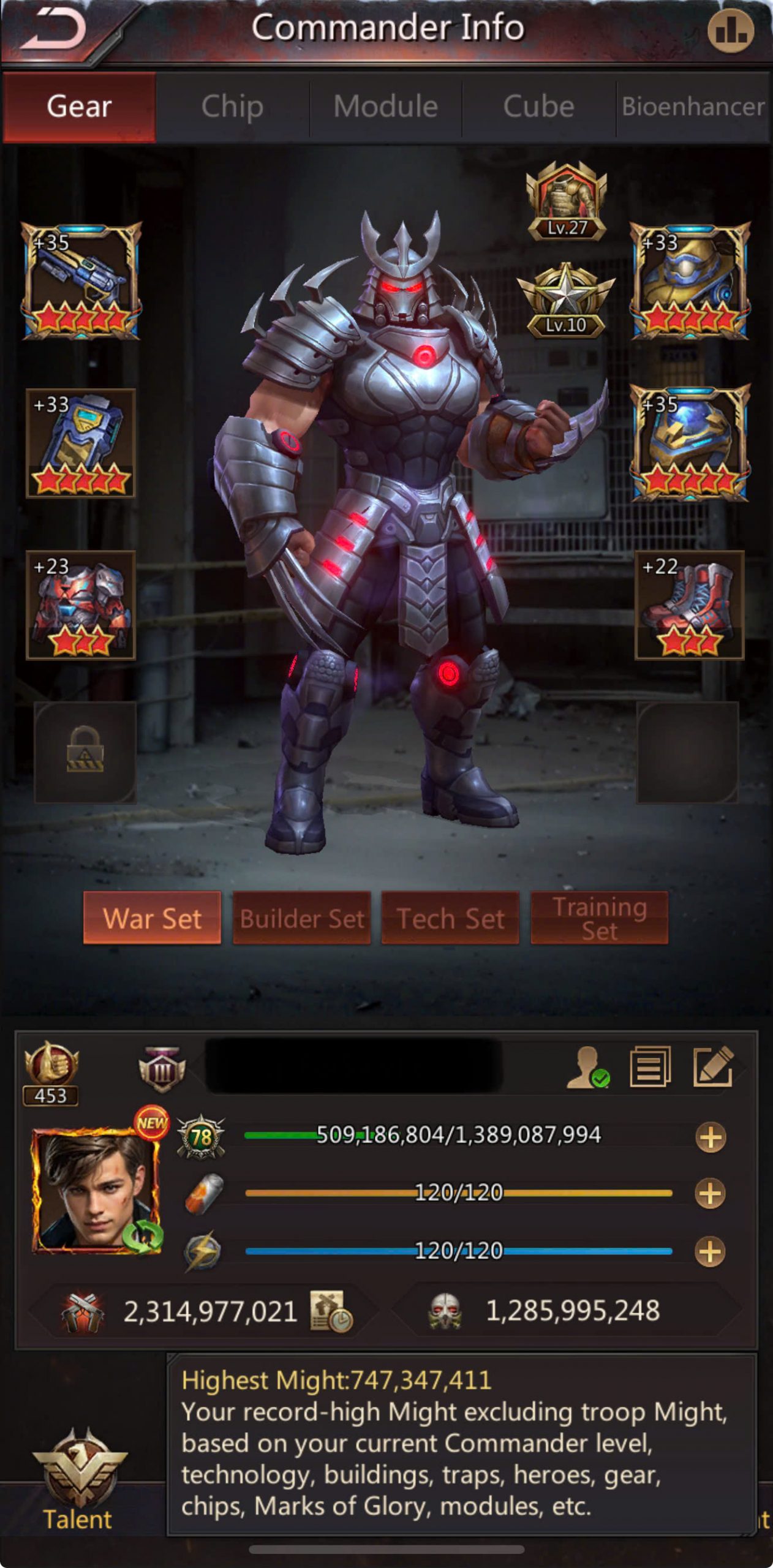Inspect the +23 red body armor slot
This screenshot has height=1568, width=773.
tap(81, 605)
